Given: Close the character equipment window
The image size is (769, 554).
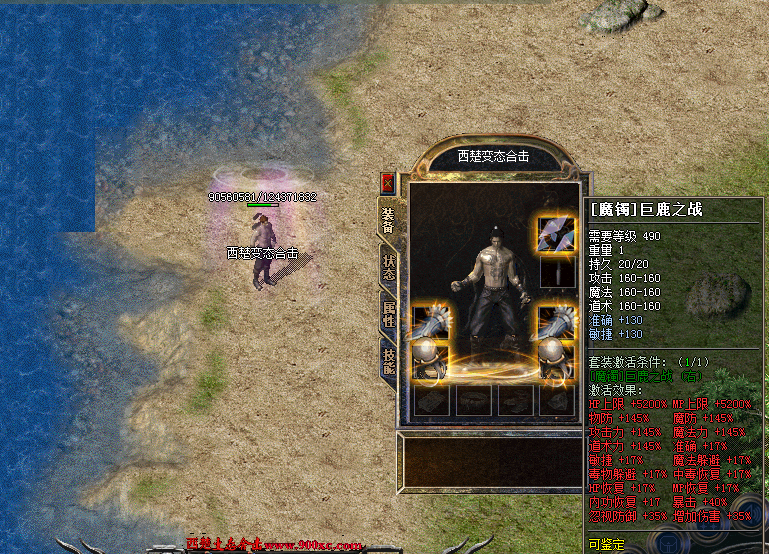Looking at the screenshot, I should point(388,184).
